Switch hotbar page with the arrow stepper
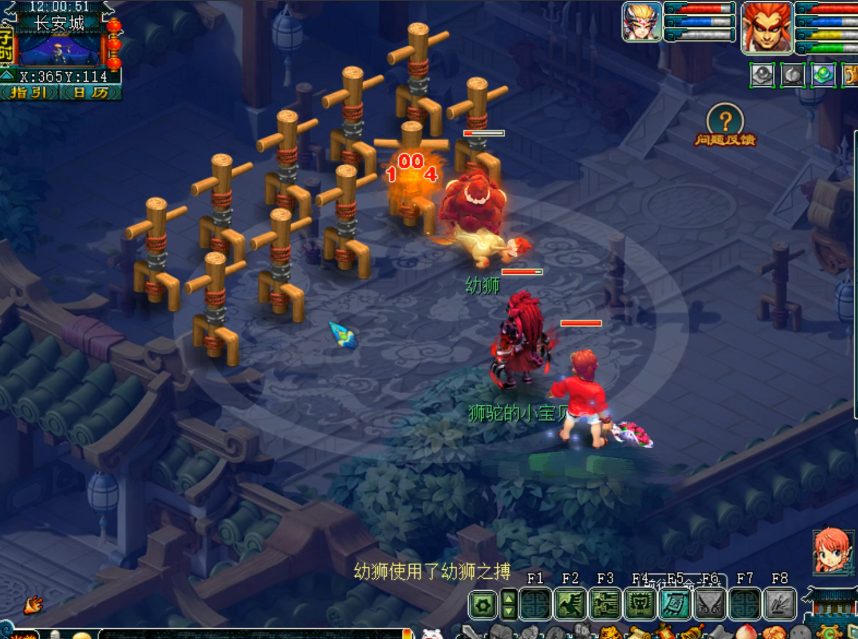This screenshot has height=639, width=858. 508,604
